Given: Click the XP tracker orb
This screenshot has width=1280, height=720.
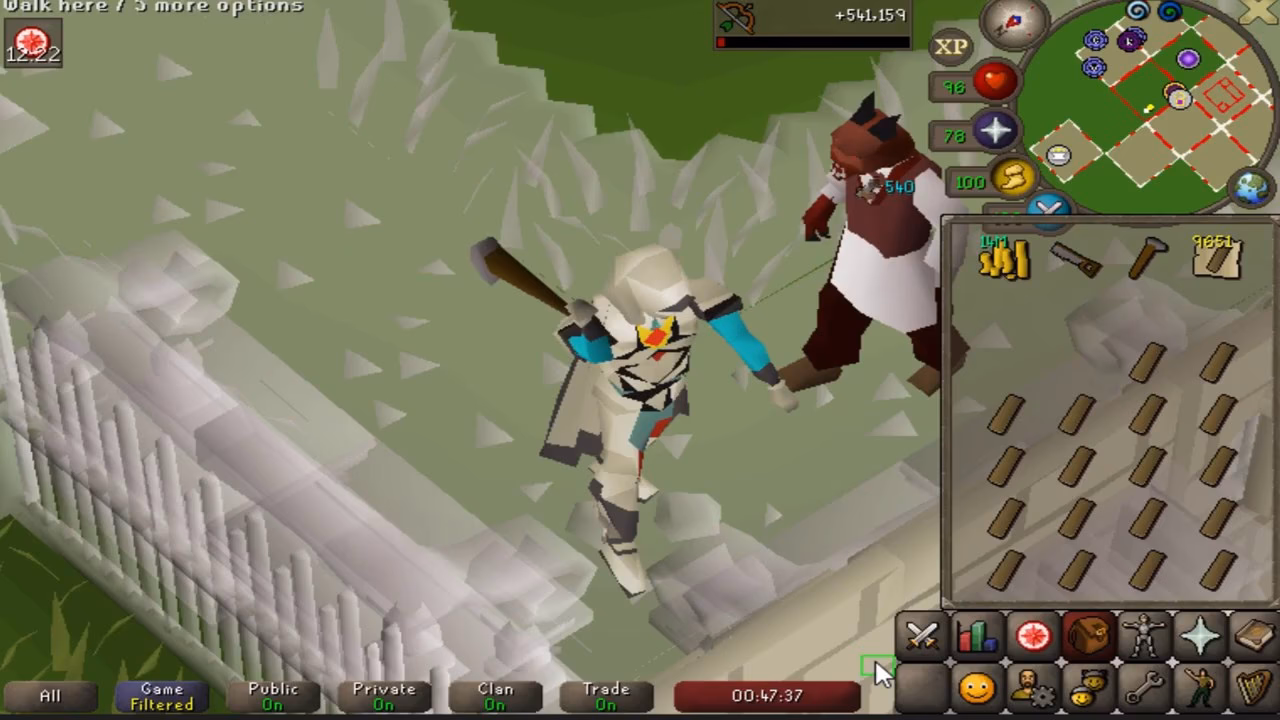Looking at the screenshot, I should click(x=951, y=47).
